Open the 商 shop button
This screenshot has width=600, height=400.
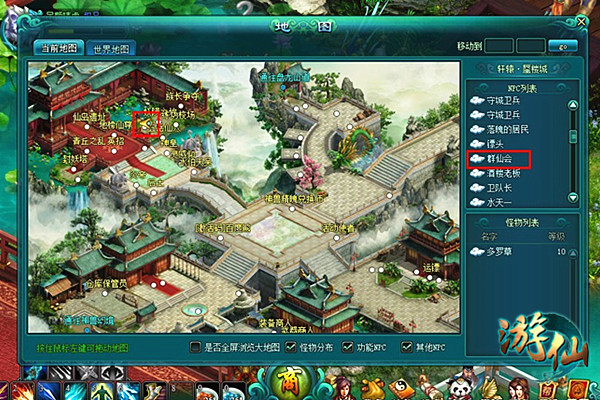click(x=289, y=382)
